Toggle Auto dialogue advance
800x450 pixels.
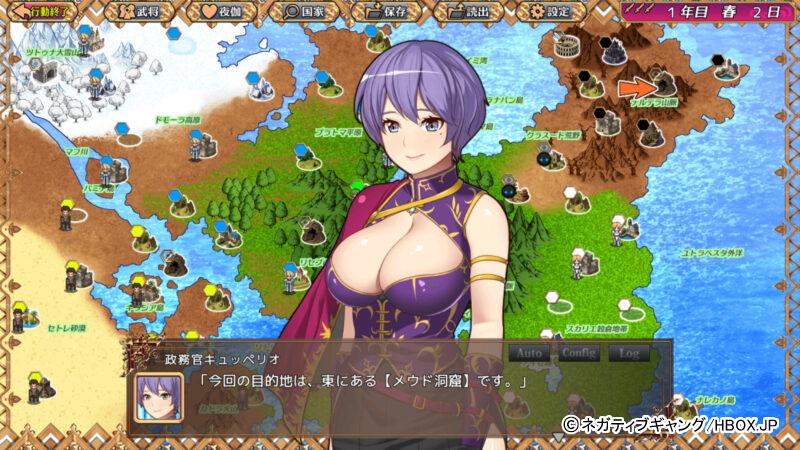click(529, 353)
